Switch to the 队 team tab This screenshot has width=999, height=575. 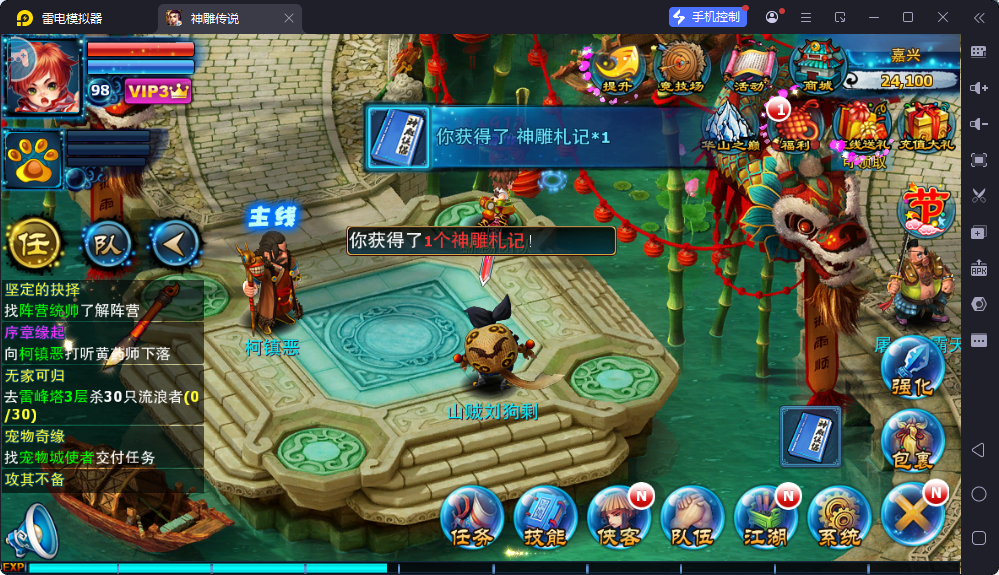pyautogui.click(x=106, y=243)
